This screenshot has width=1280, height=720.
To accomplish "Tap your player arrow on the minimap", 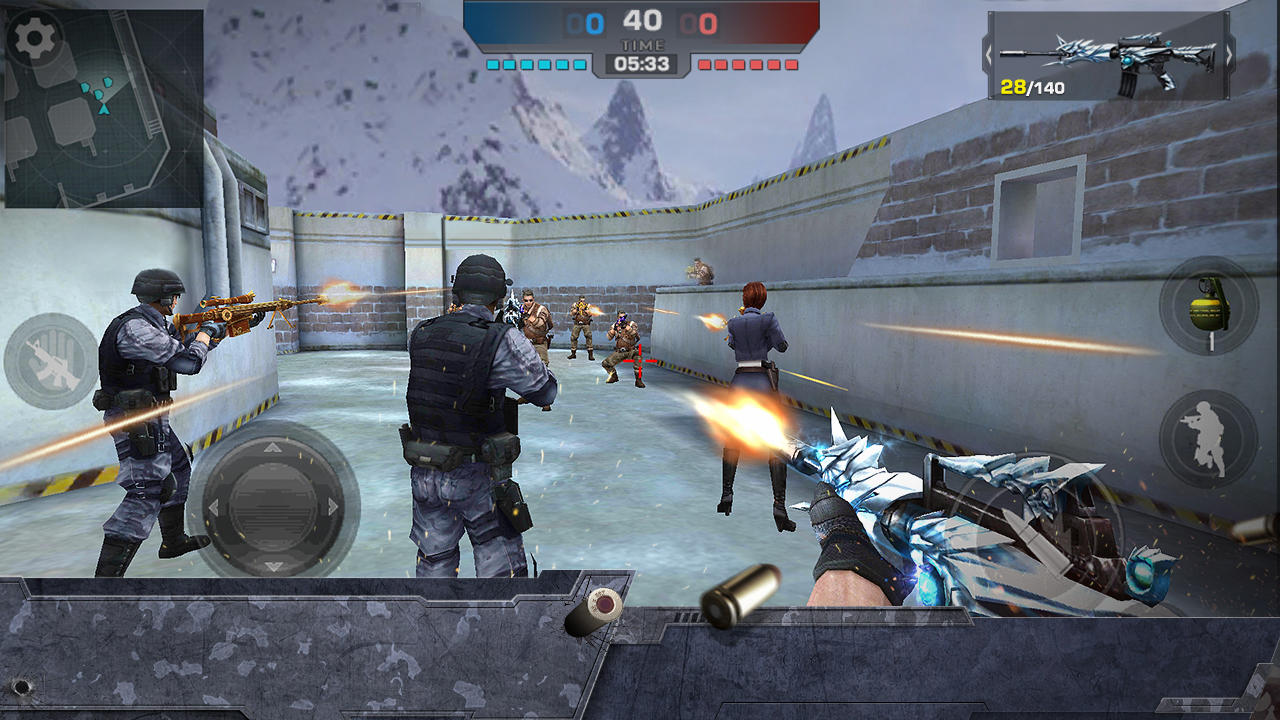I will pos(104,110).
